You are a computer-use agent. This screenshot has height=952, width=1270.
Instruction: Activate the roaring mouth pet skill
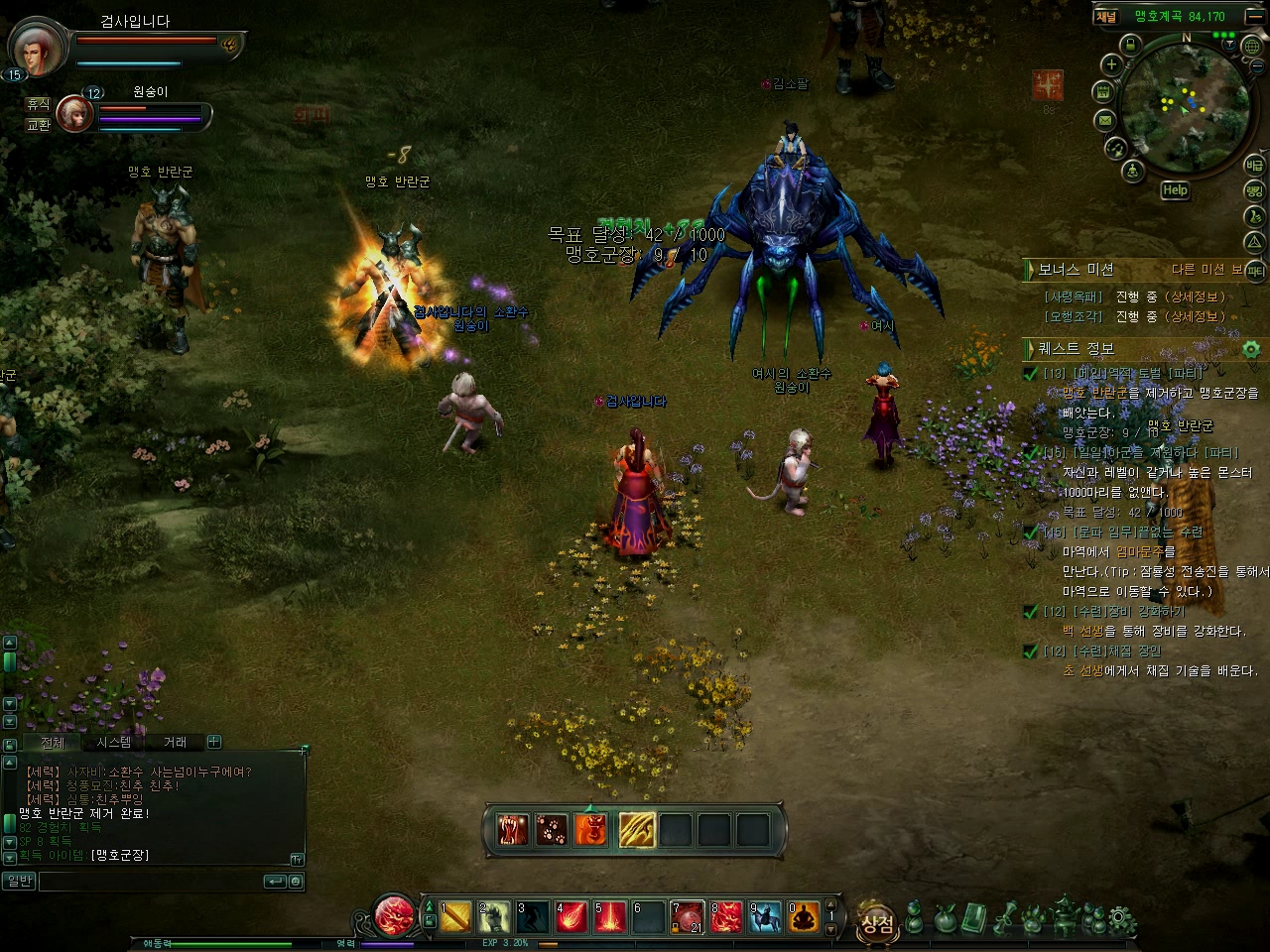514,830
